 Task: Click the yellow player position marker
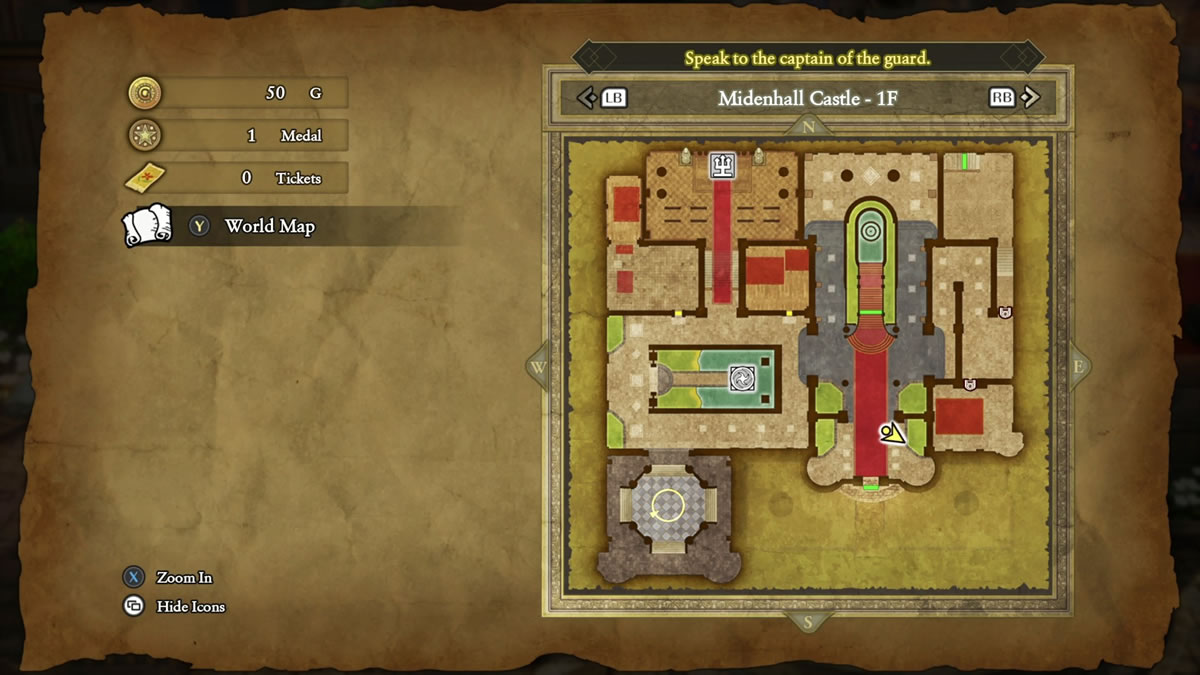coord(891,434)
